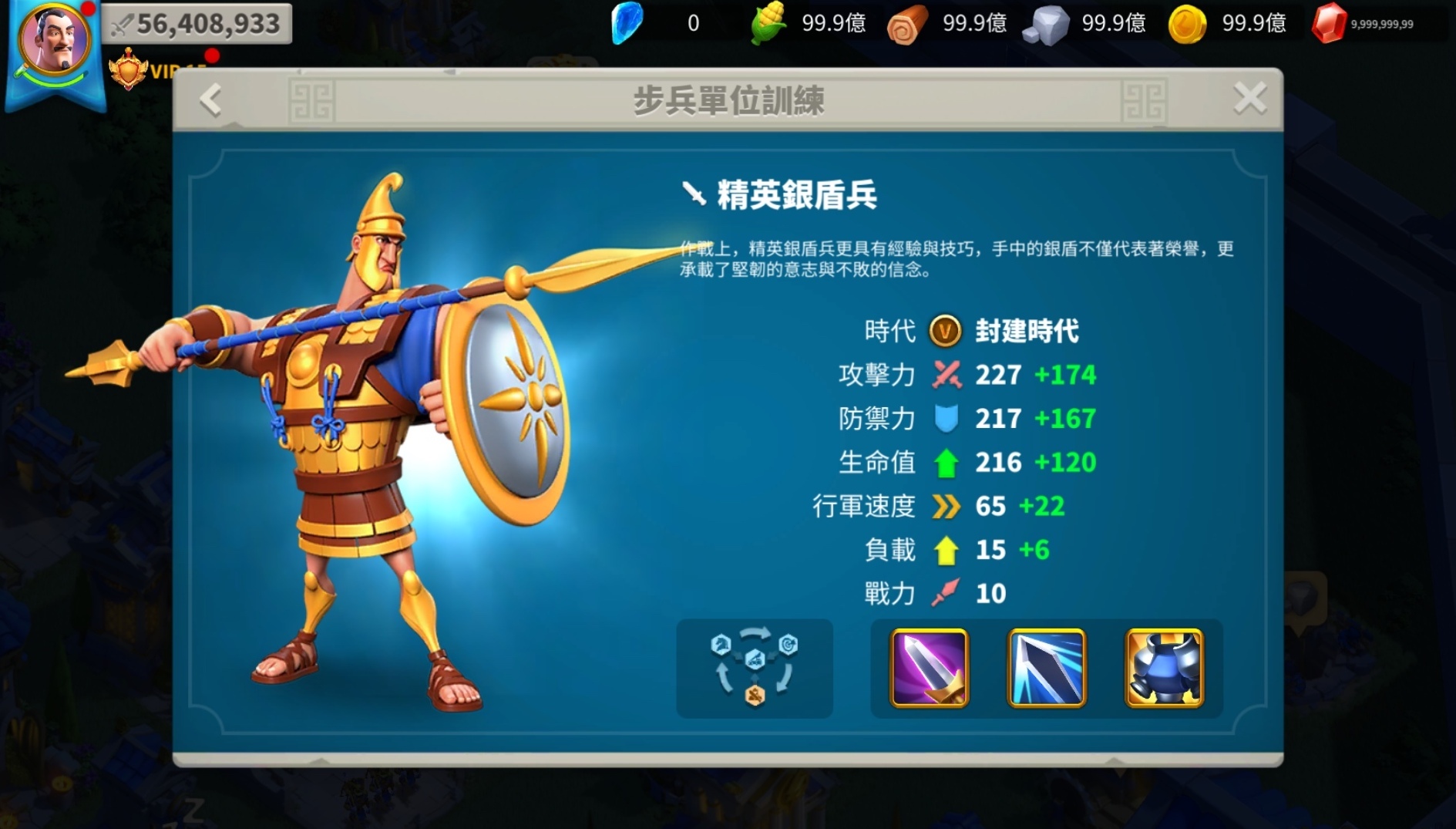Click the blue gem resource icon
The image size is (1456, 829).
click(627, 22)
